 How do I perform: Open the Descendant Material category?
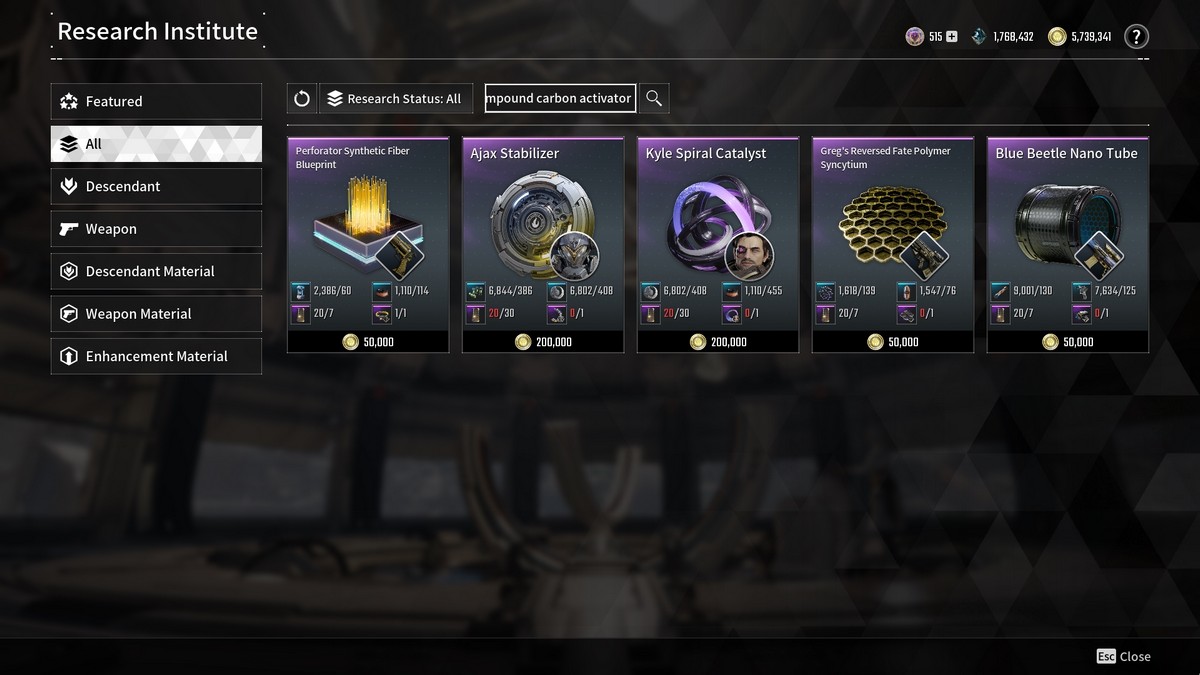156,272
